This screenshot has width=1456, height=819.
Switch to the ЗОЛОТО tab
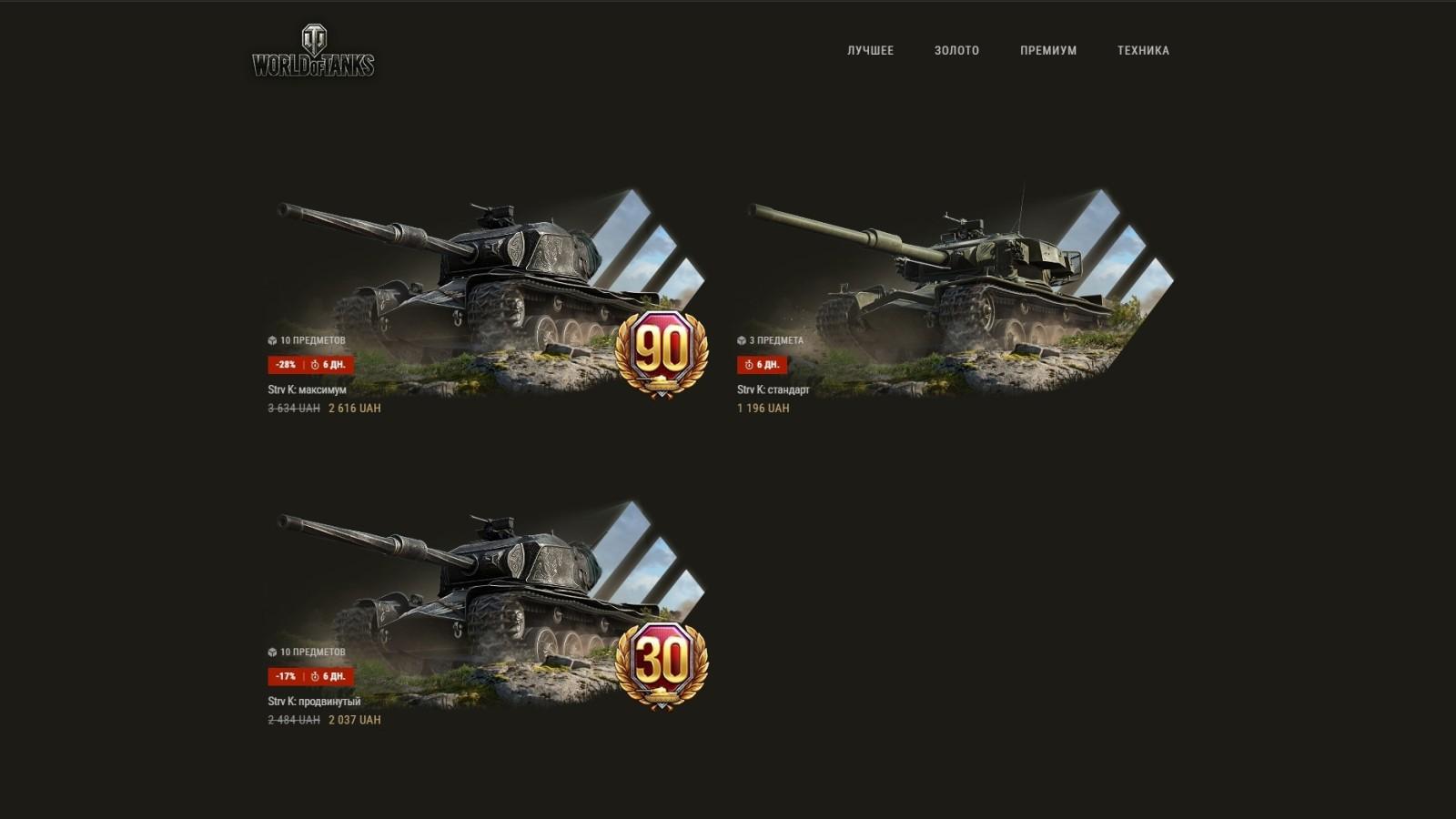point(955,50)
